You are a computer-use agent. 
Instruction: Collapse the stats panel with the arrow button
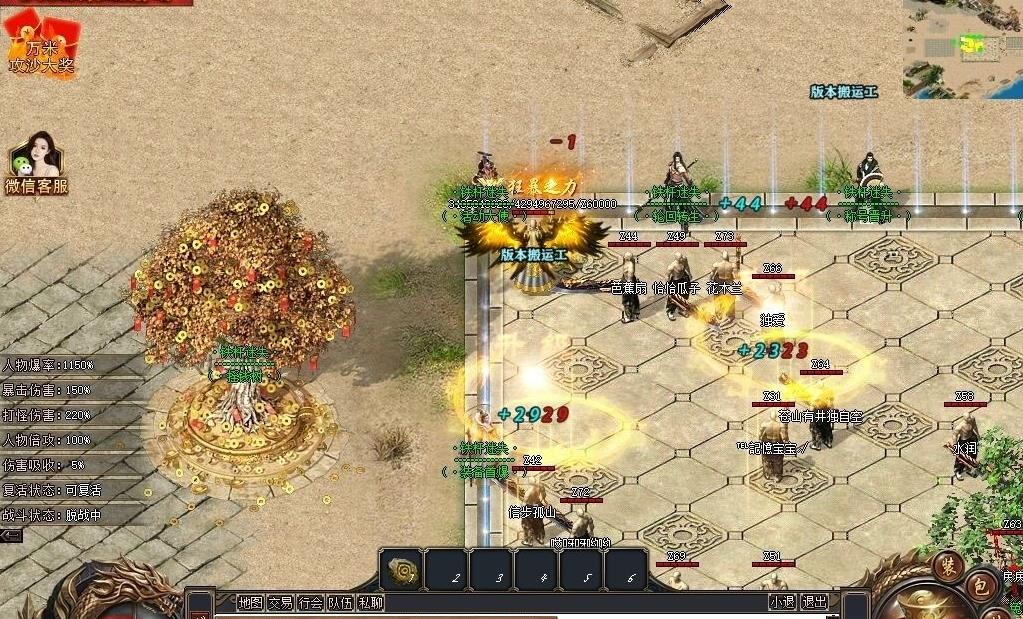click(11, 536)
